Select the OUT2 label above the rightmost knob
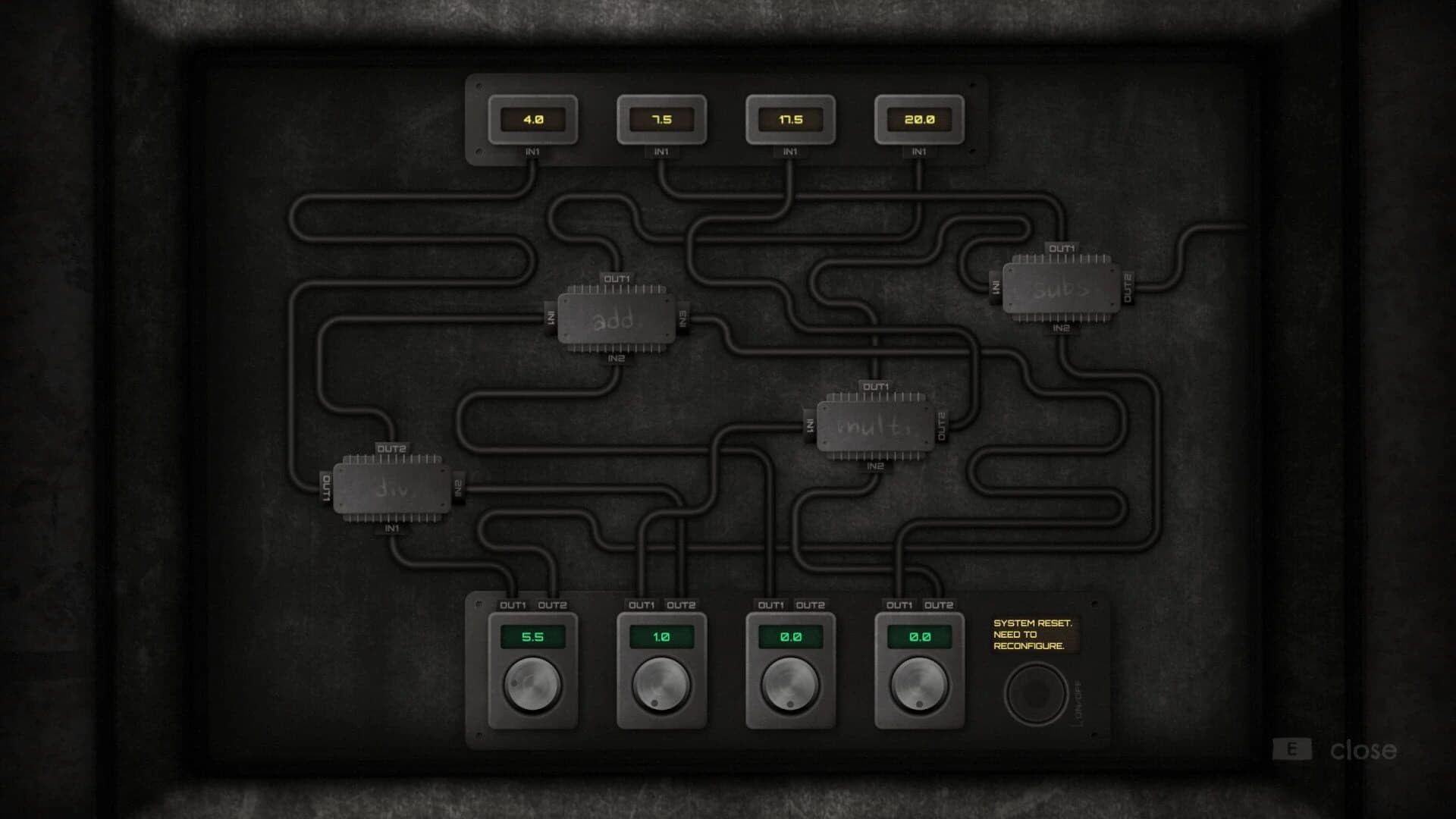The image size is (1456, 819). pyautogui.click(x=938, y=606)
